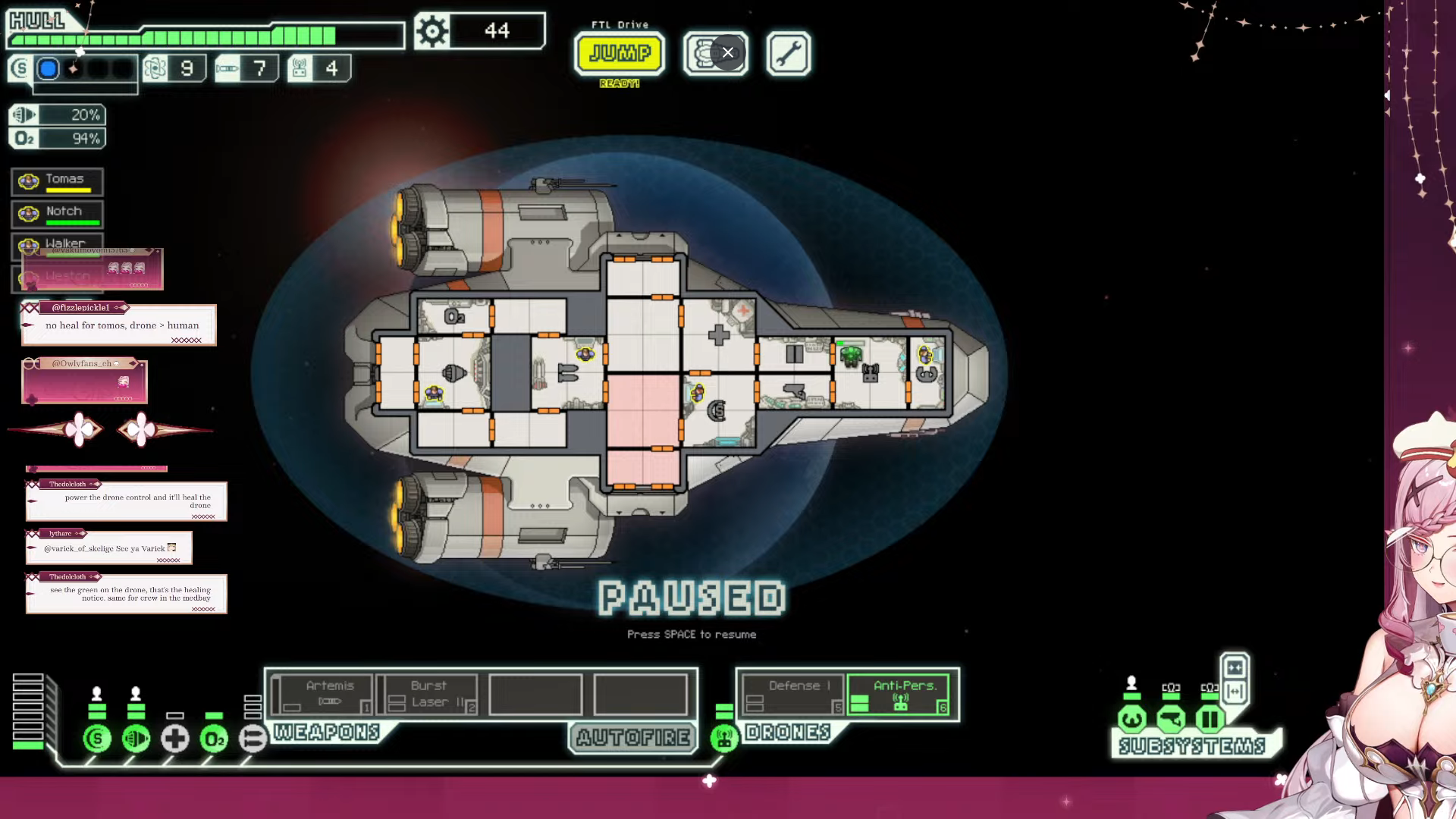Click the medbay cross system icon
Image resolution: width=1456 pixels, height=819 pixels.
(175, 738)
